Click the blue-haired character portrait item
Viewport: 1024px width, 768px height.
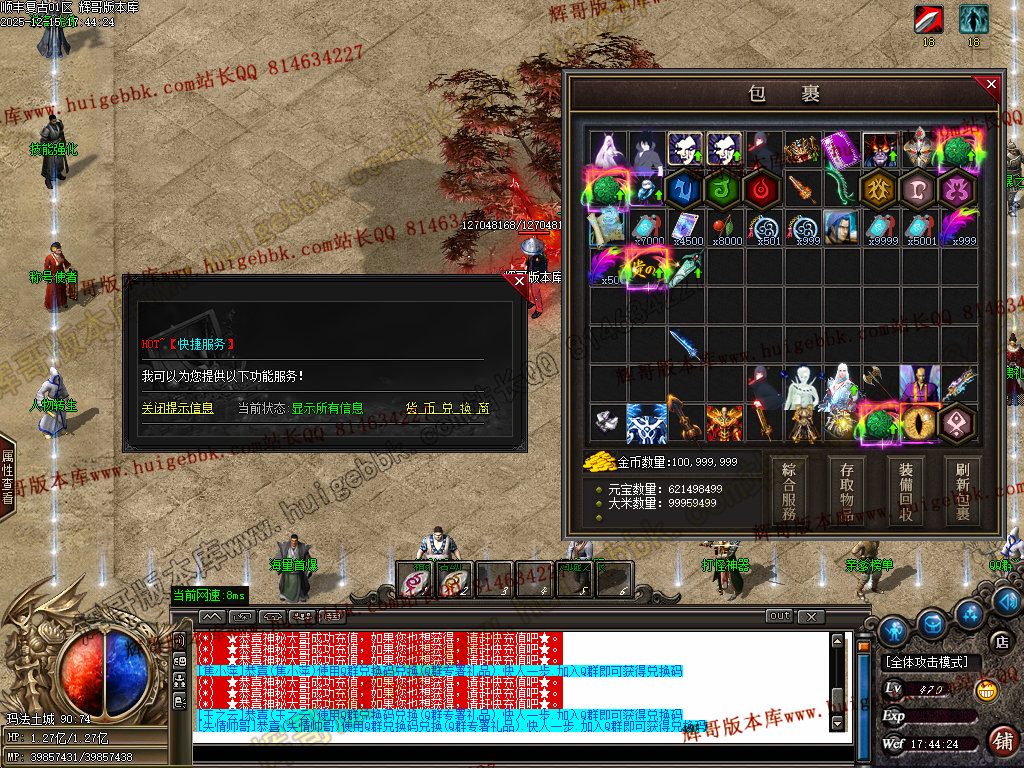point(841,228)
